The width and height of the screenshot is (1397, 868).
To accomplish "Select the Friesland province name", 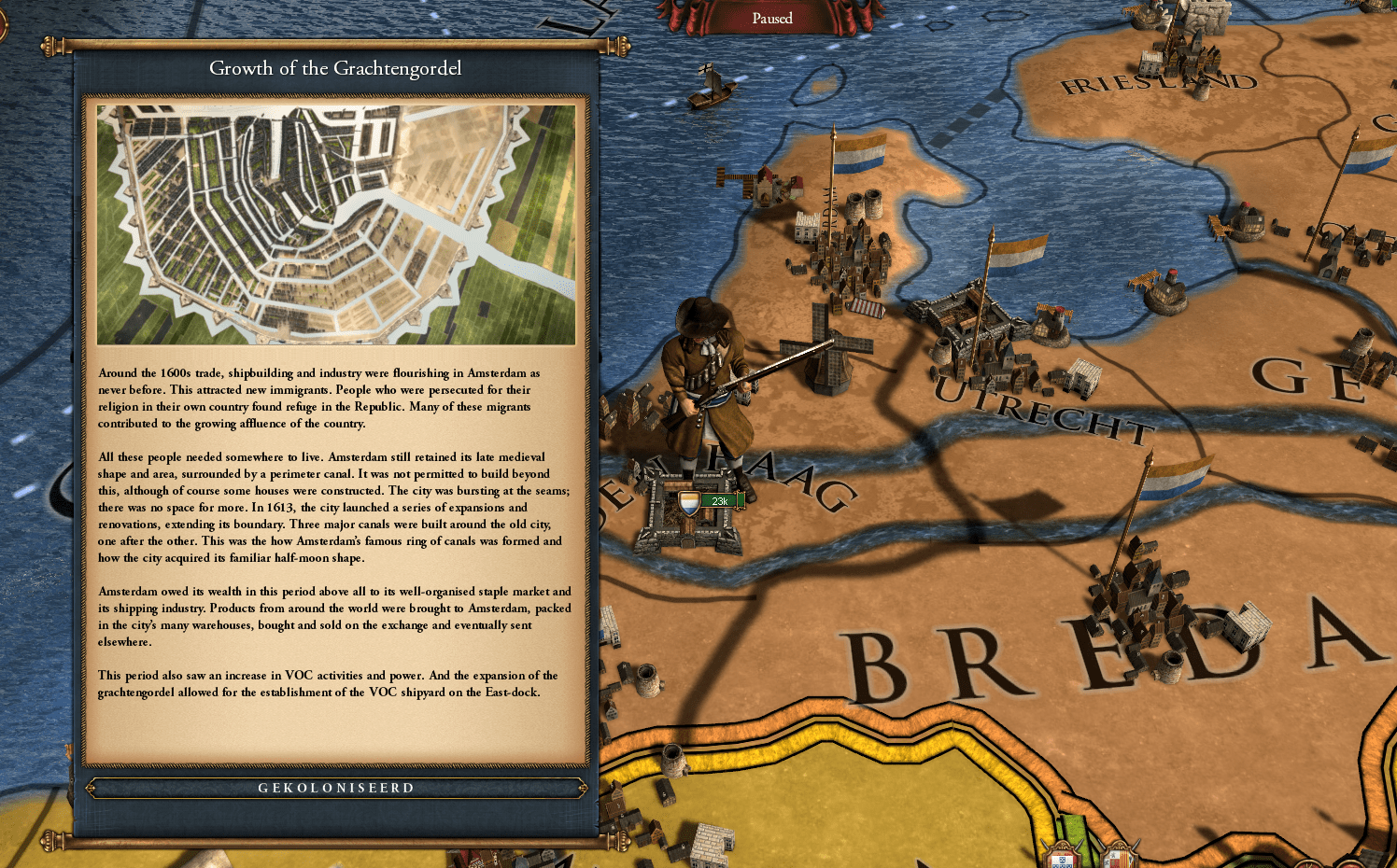I will (x=1158, y=84).
